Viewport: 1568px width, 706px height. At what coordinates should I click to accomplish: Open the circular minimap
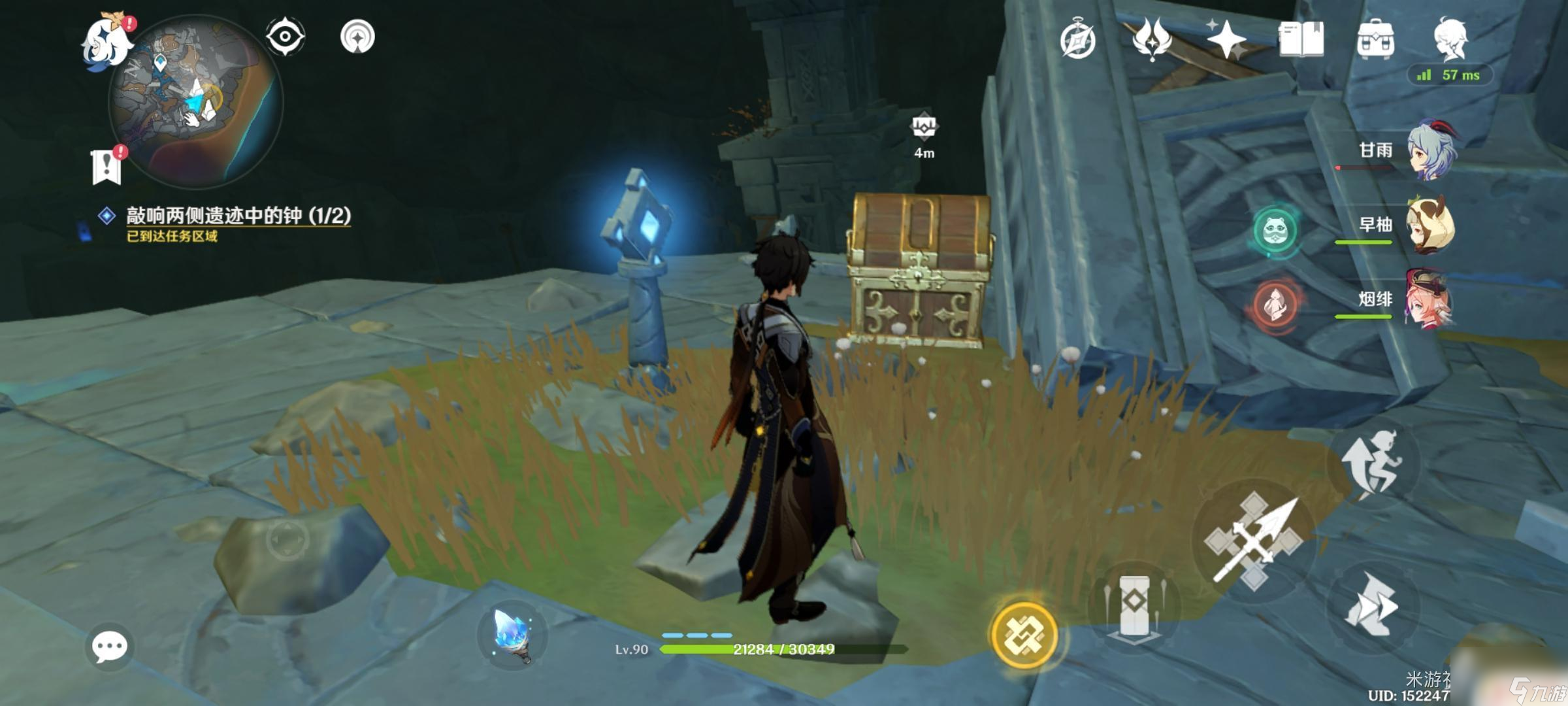(x=196, y=102)
